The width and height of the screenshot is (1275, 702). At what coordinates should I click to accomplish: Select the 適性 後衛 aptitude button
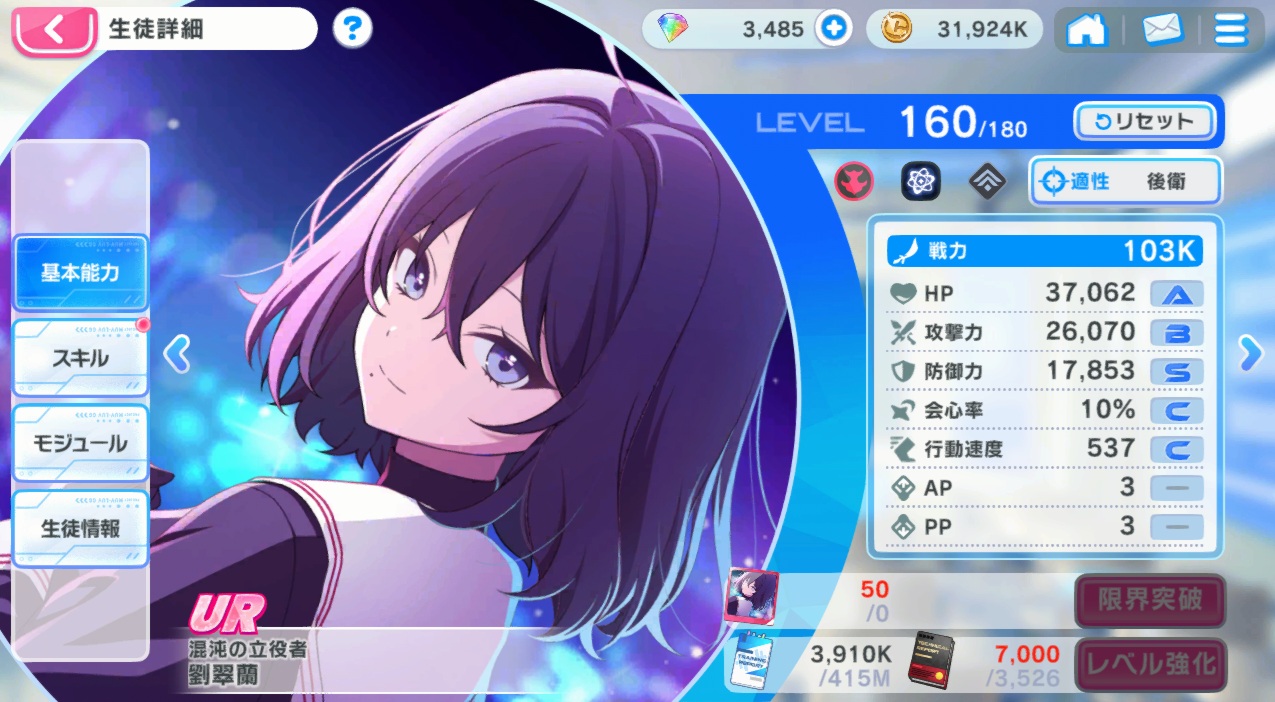click(x=1125, y=182)
